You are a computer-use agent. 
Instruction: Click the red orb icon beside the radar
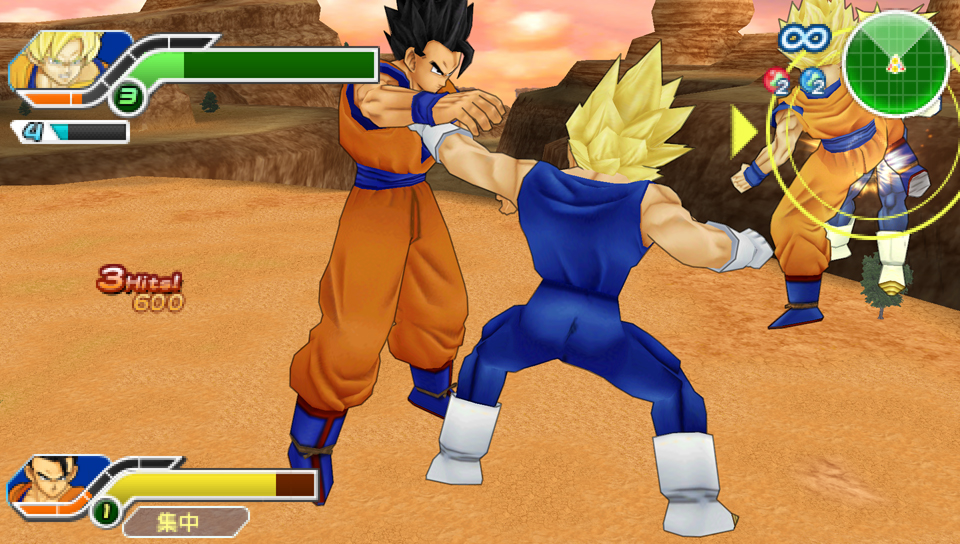(777, 80)
